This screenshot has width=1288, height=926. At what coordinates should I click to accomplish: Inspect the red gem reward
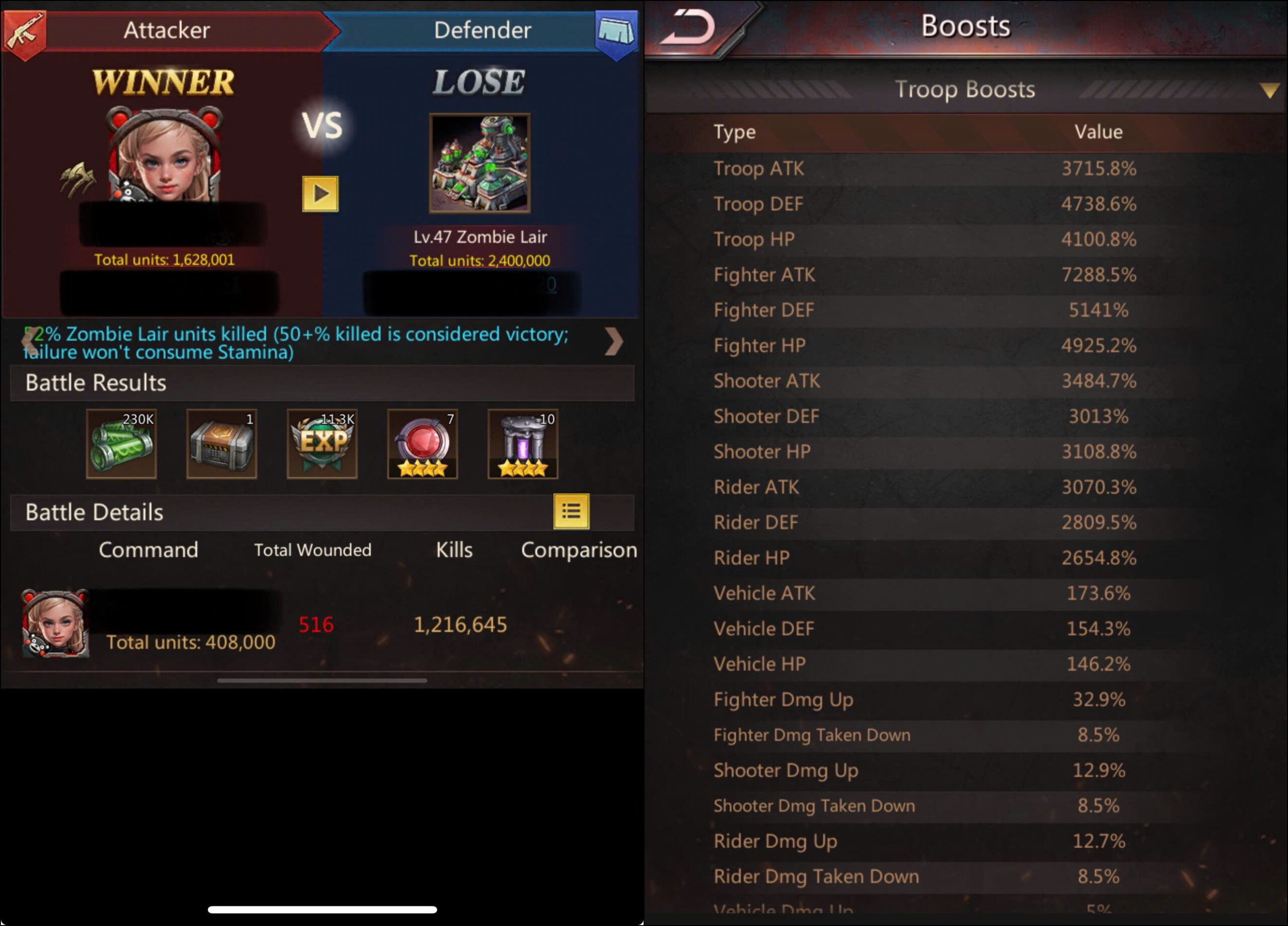[x=422, y=444]
